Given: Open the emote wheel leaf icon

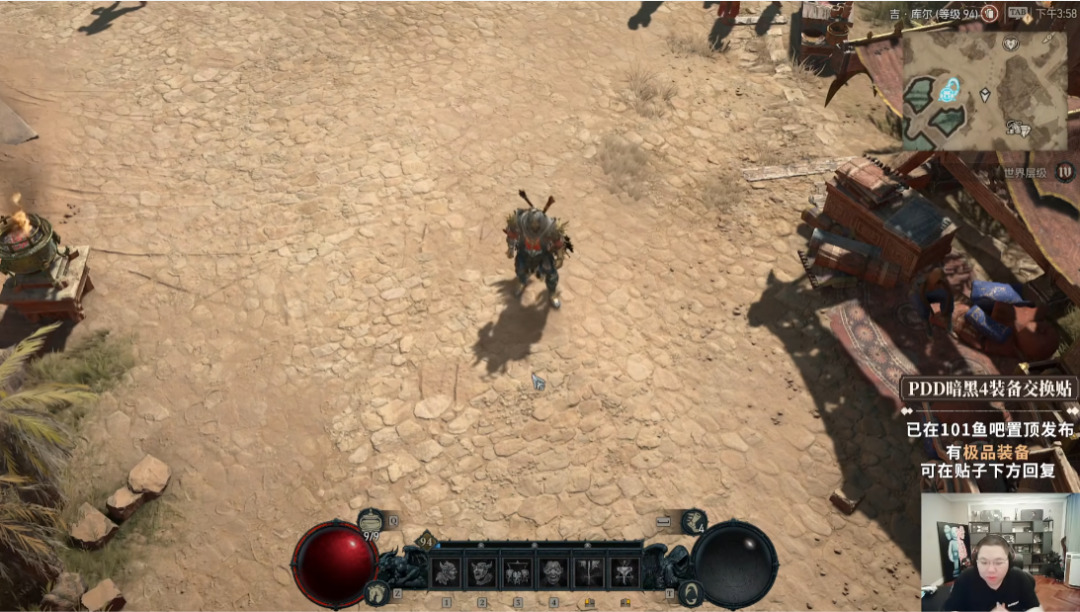Looking at the screenshot, I should (x=690, y=592).
